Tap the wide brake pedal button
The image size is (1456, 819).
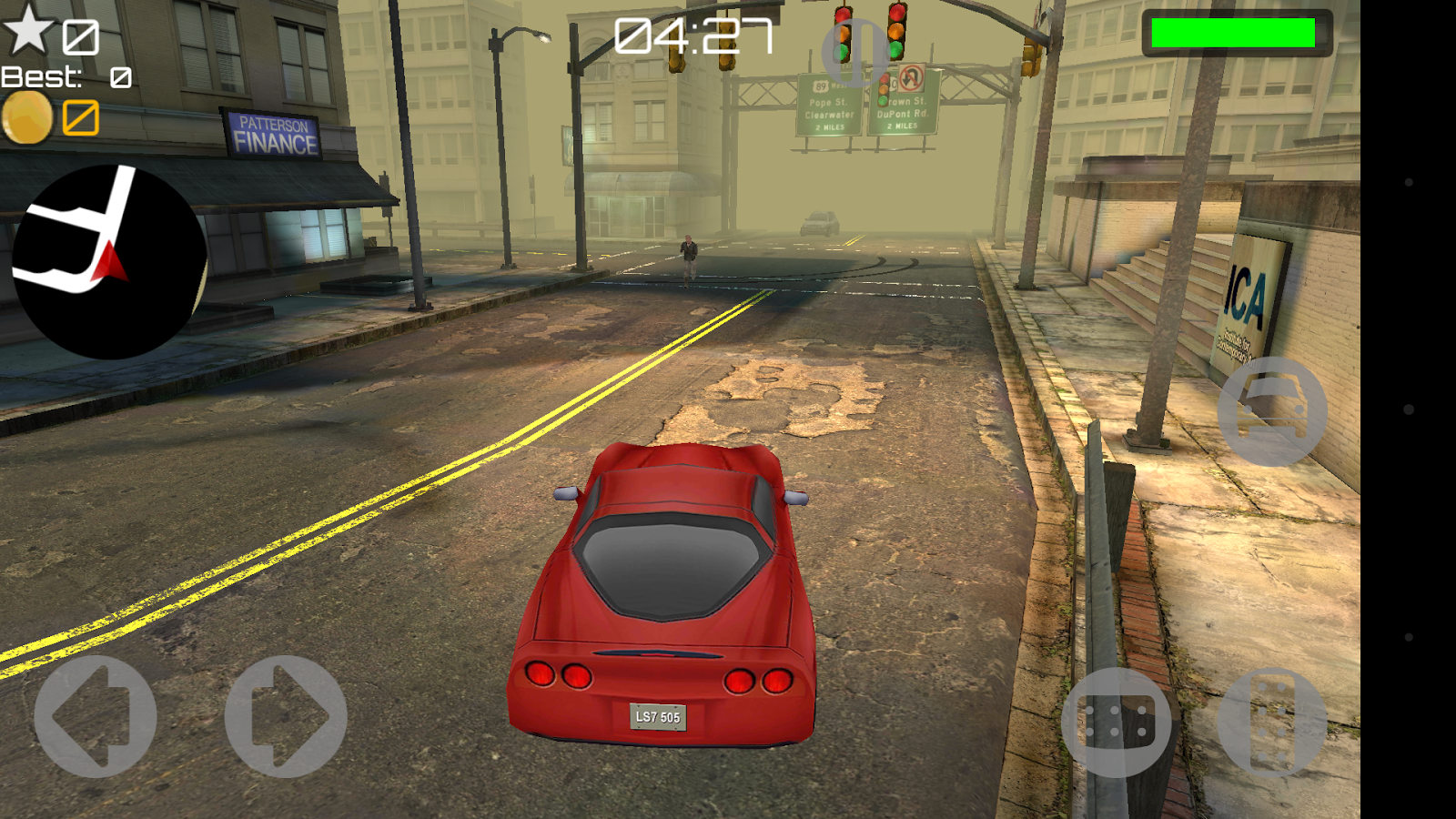point(1117,723)
